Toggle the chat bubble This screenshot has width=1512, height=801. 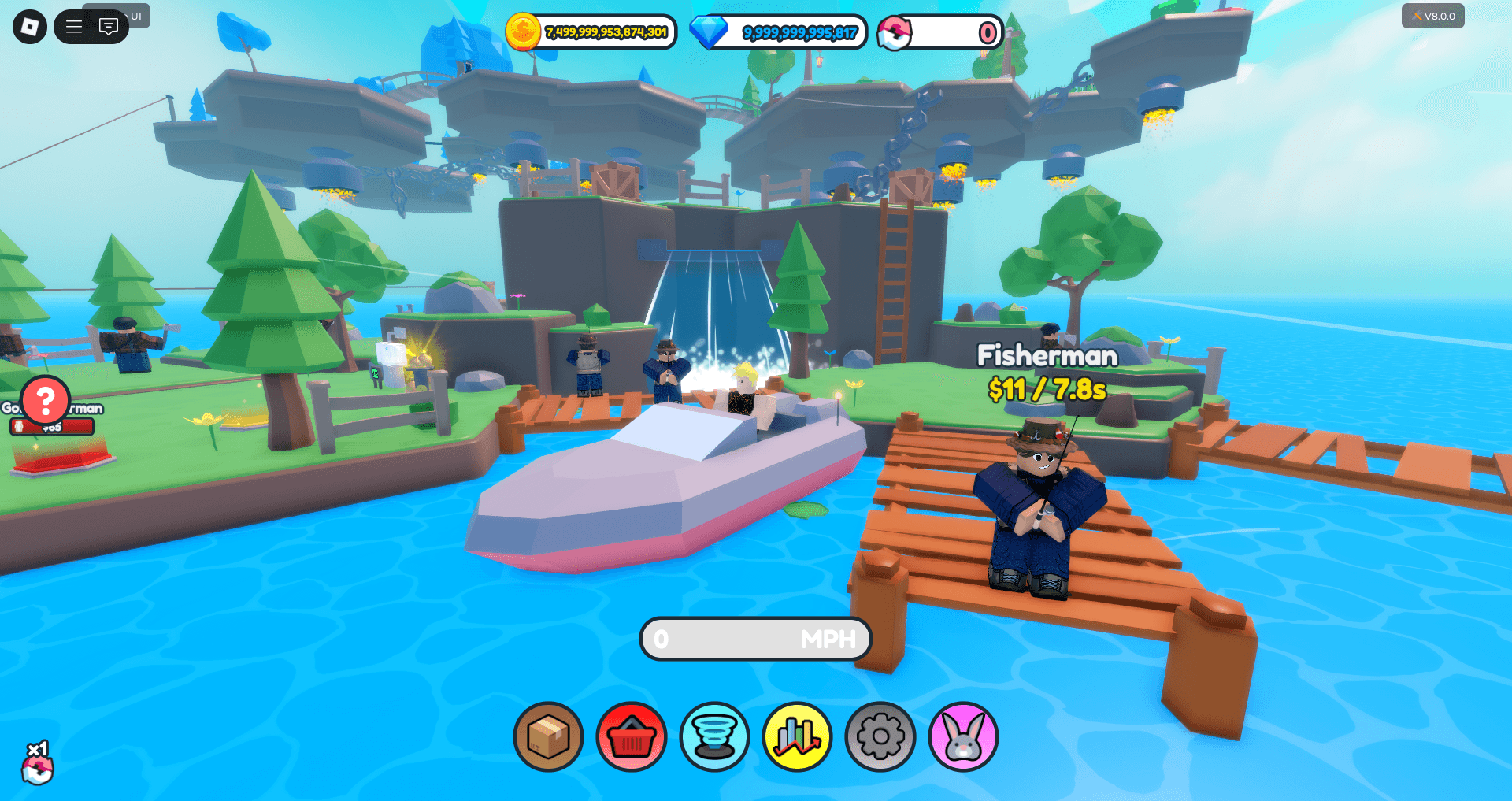pyautogui.click(x=109, y=26)
